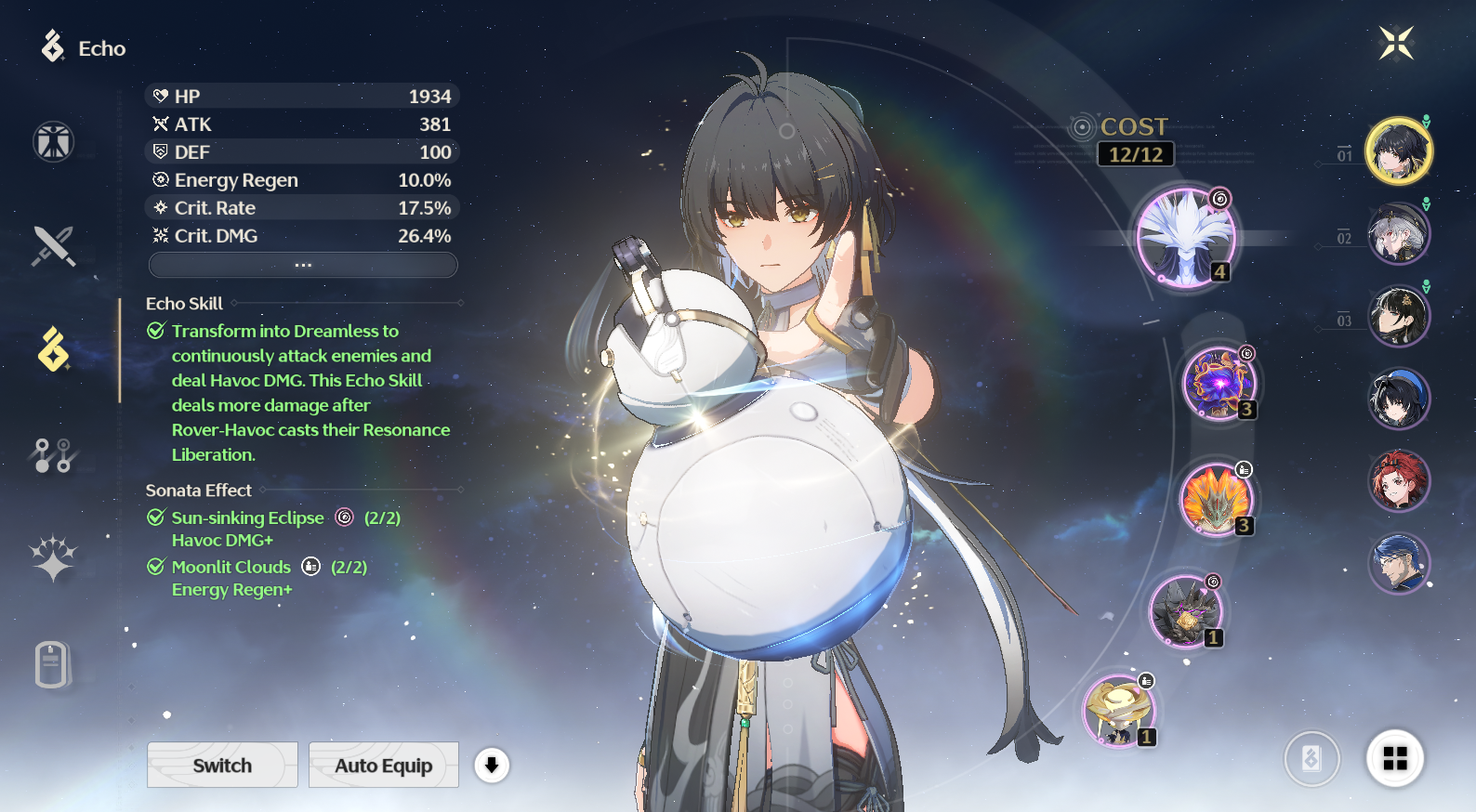This screenshot has height=812, width=1476.
Task: Select the top Rover portrait in the character list
Action: (x=1399, y=151)
